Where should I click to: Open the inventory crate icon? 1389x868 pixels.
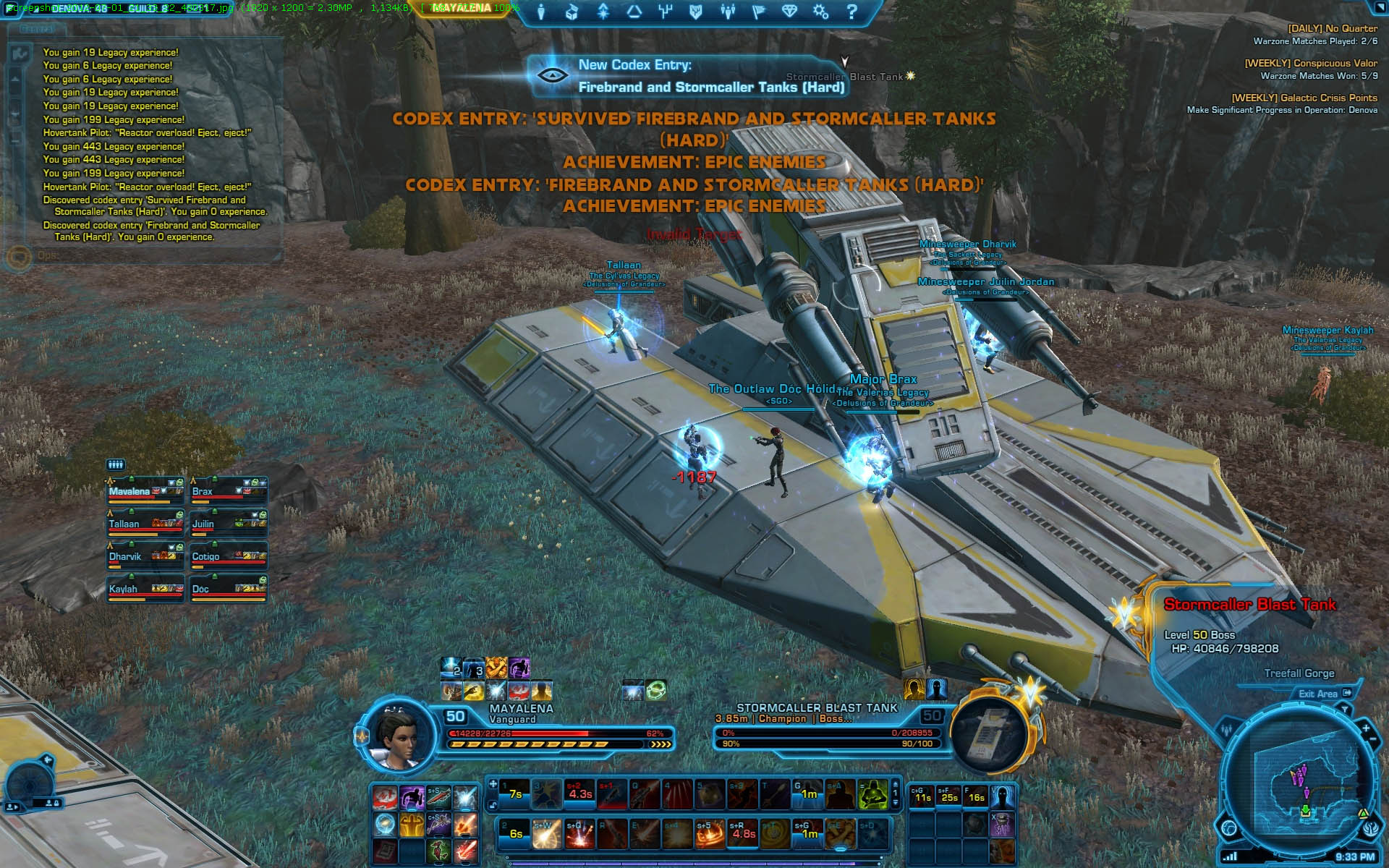(x=572, y=12)
